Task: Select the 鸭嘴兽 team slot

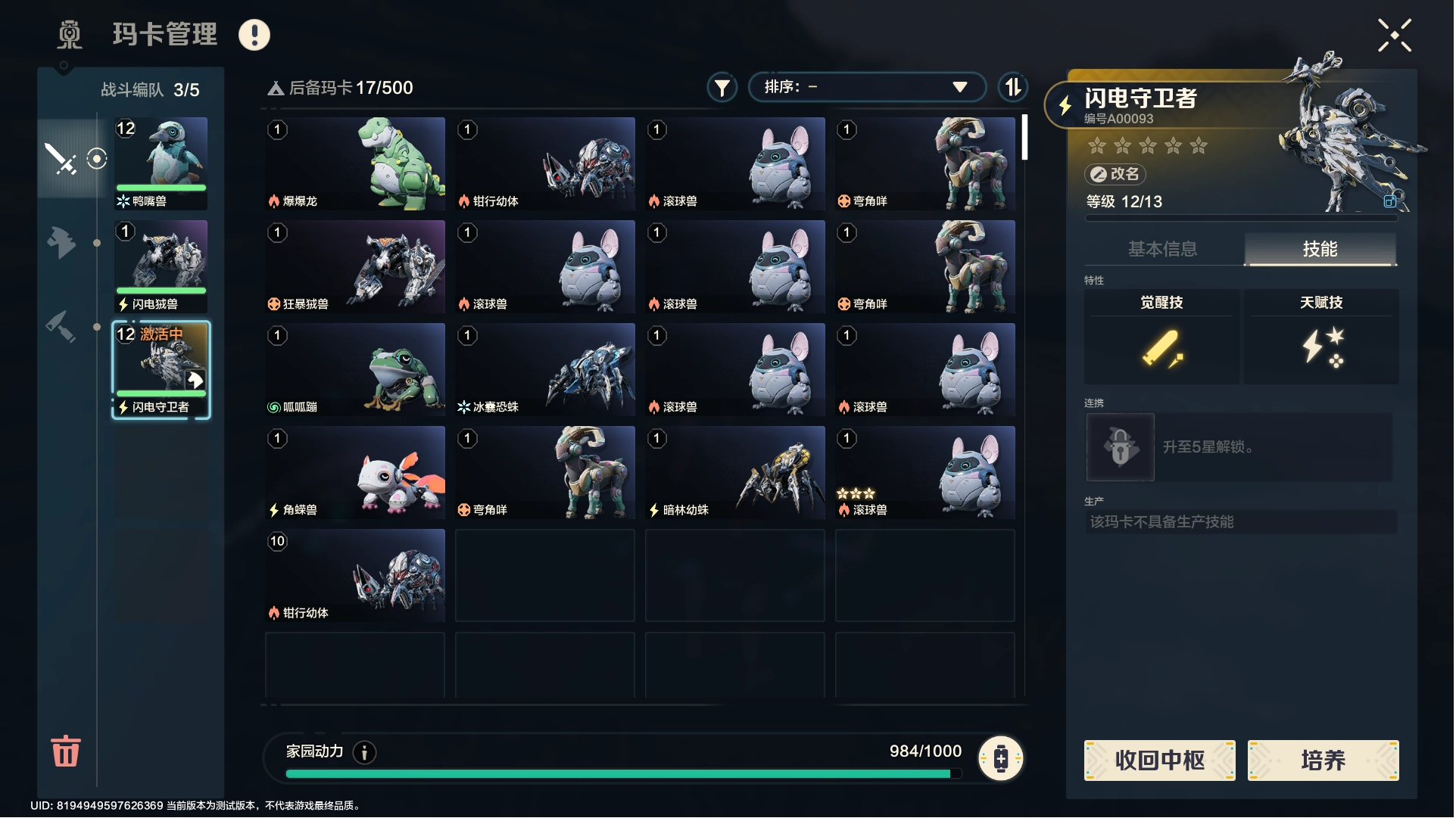Action: pyautogui.click(x=161, y=163)
